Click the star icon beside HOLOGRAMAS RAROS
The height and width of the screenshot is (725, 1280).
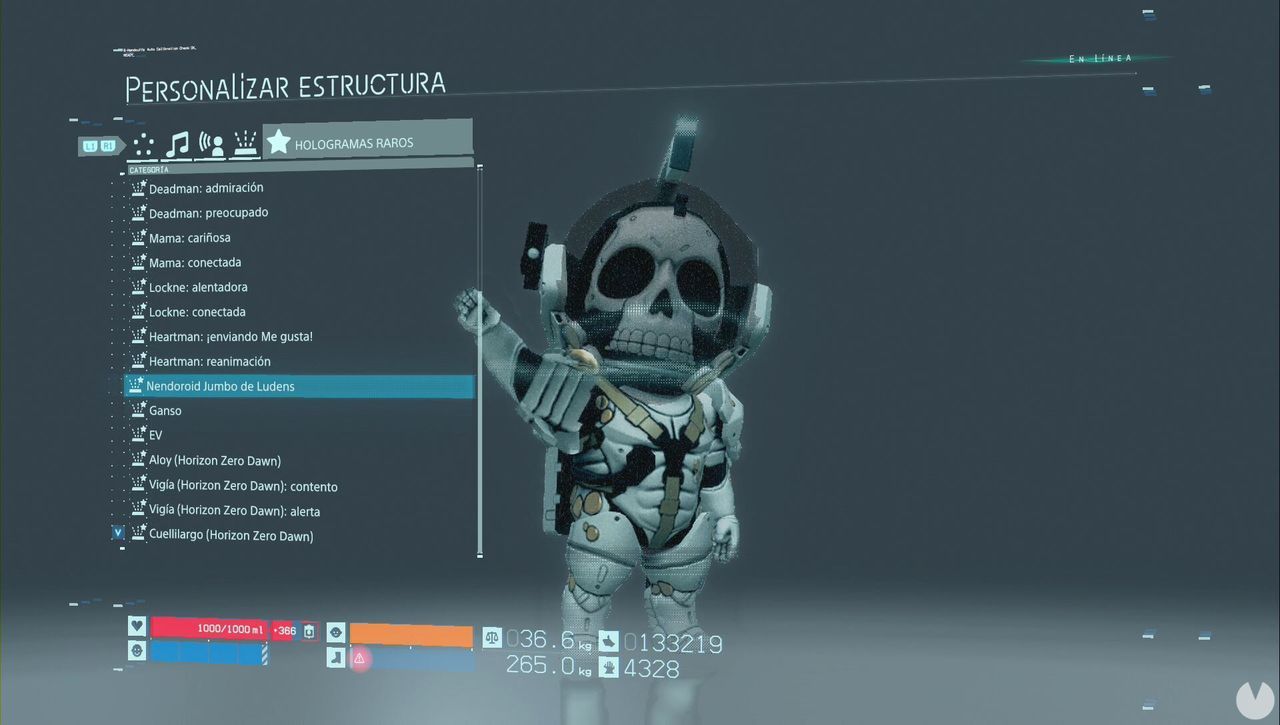click(x=278, y=142)
